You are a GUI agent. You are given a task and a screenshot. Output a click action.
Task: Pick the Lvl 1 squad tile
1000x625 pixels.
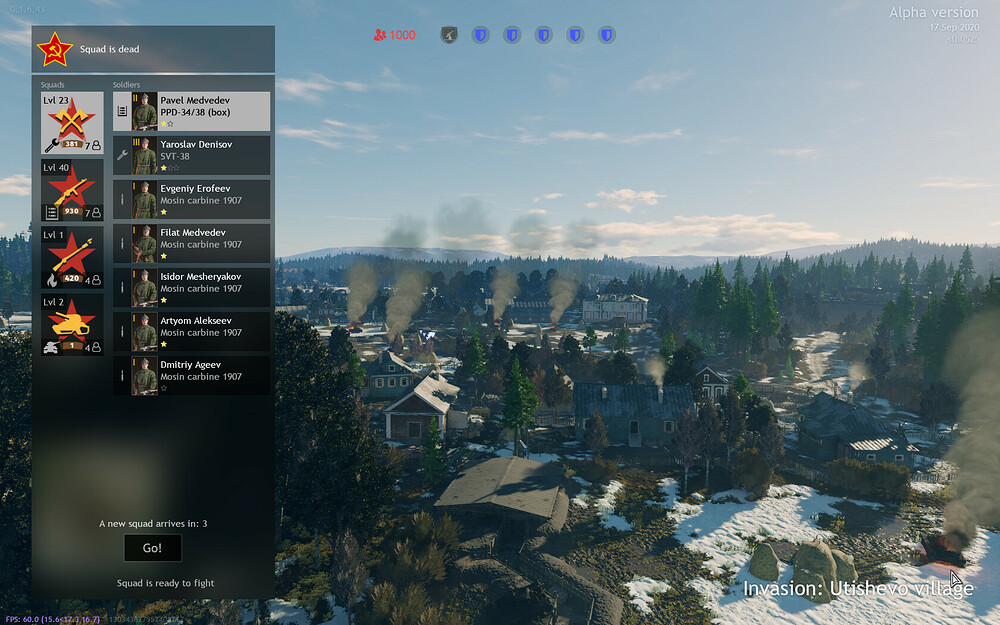[x=72, y=257]
